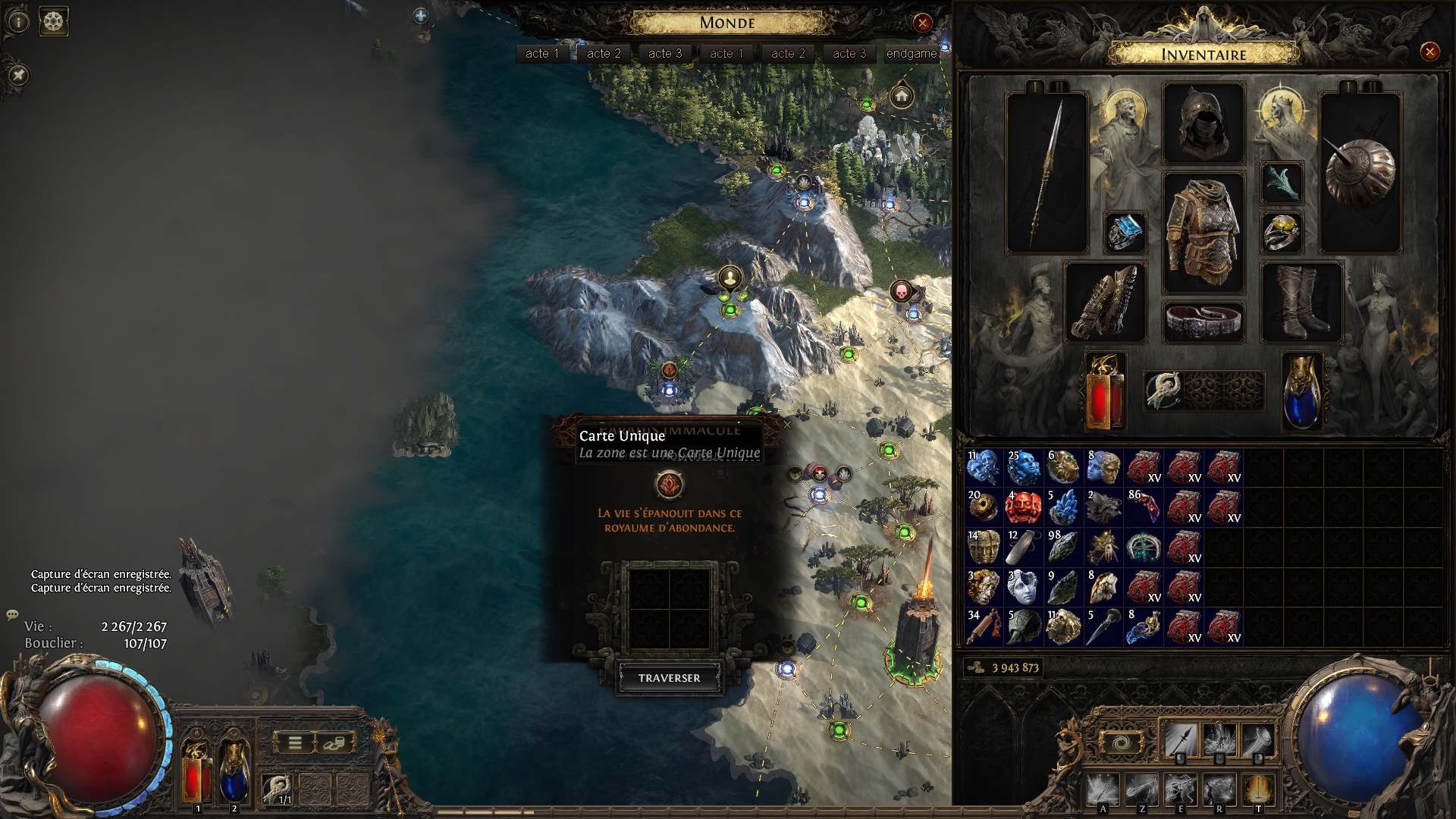Close the Inventaire panel

[x=1429, y=52]
